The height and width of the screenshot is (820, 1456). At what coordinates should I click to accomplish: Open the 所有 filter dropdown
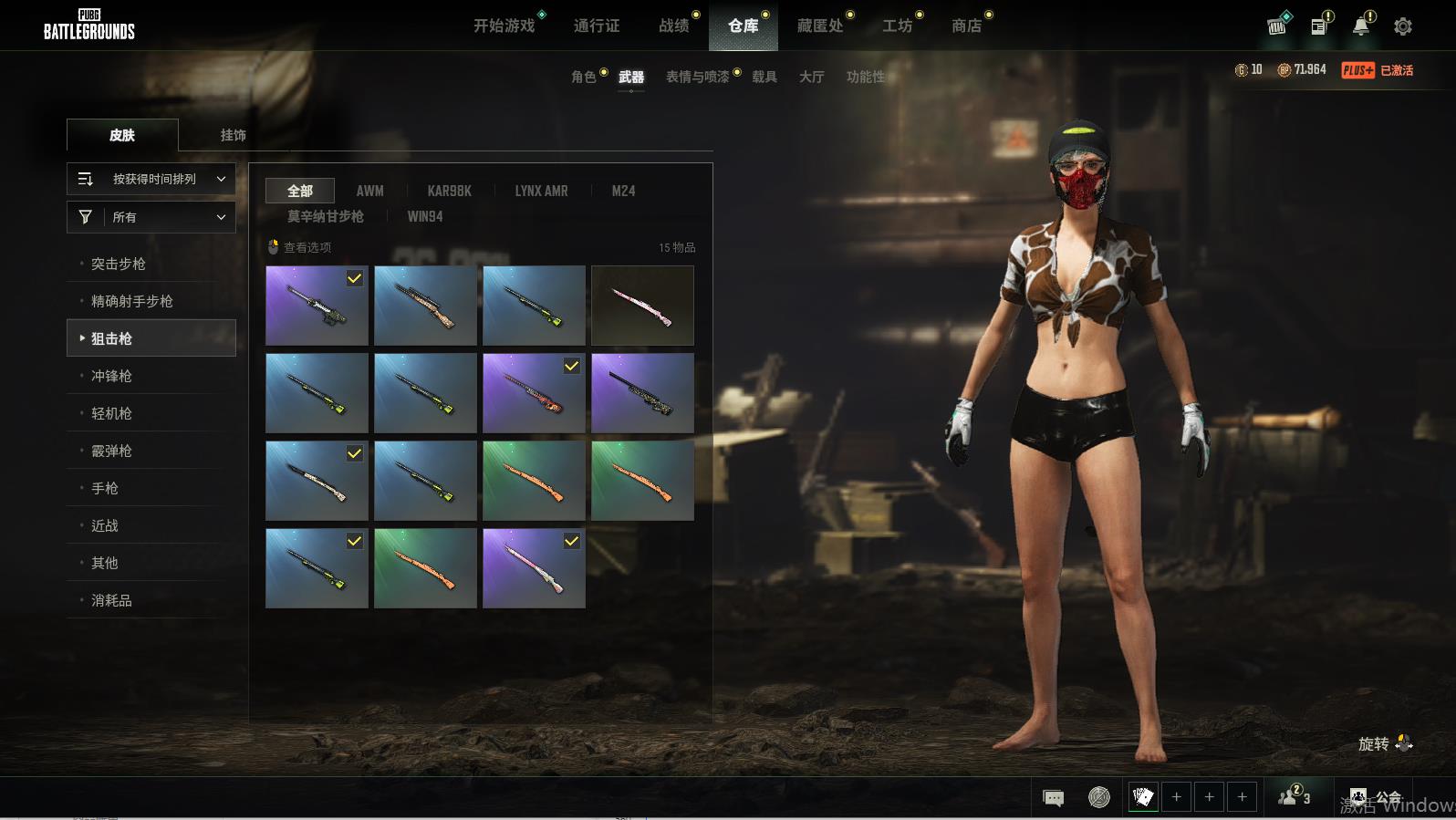coord(151,217)
